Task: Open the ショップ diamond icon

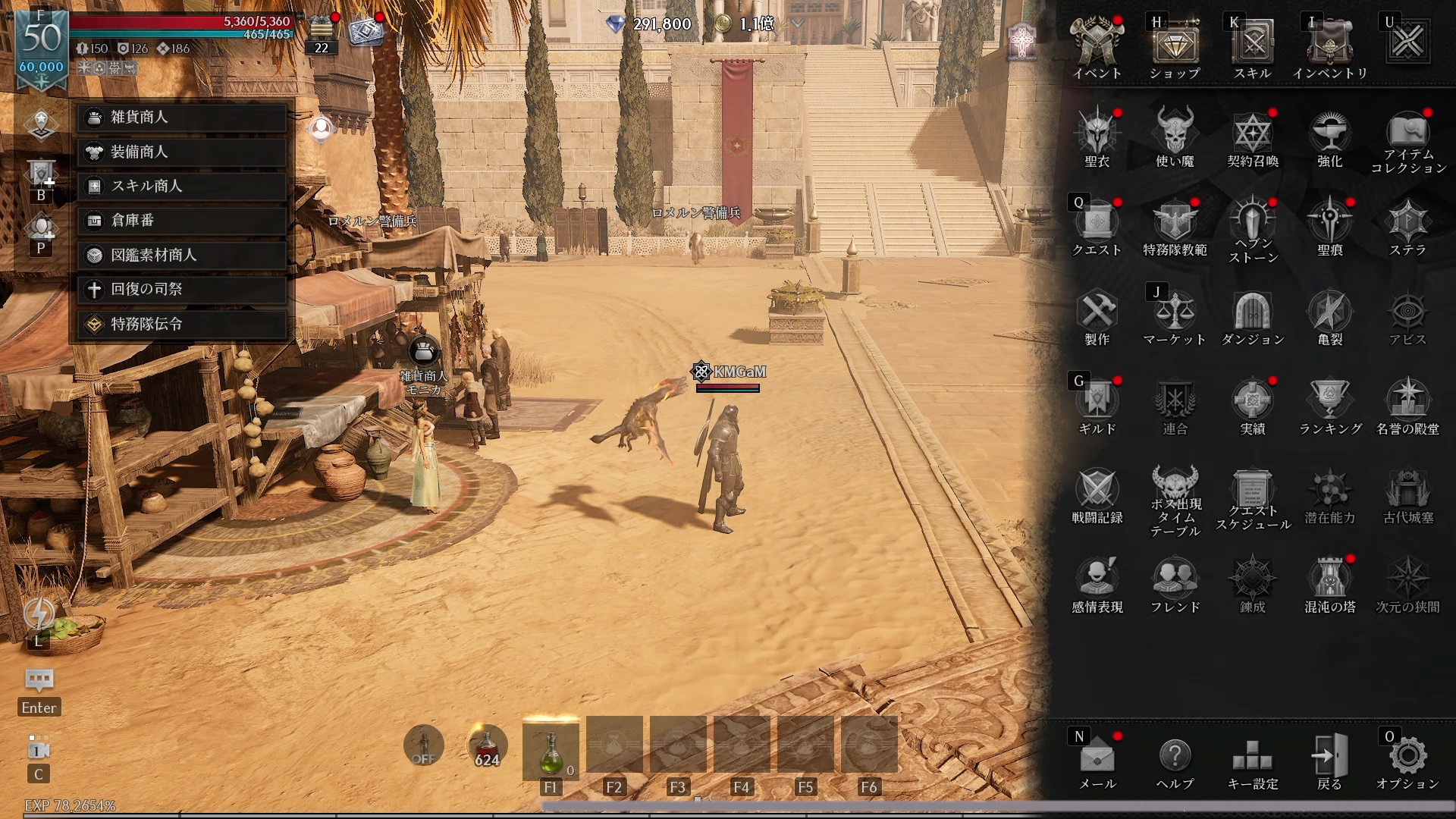Action: [1175, 45]
